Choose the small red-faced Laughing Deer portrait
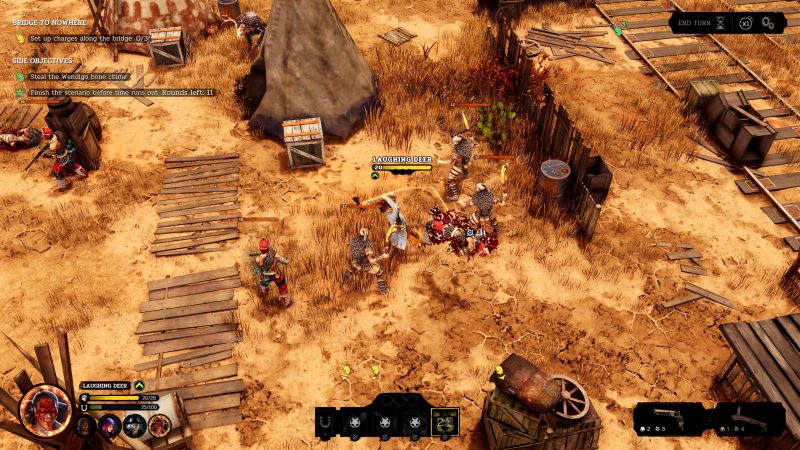 (157, 426)
